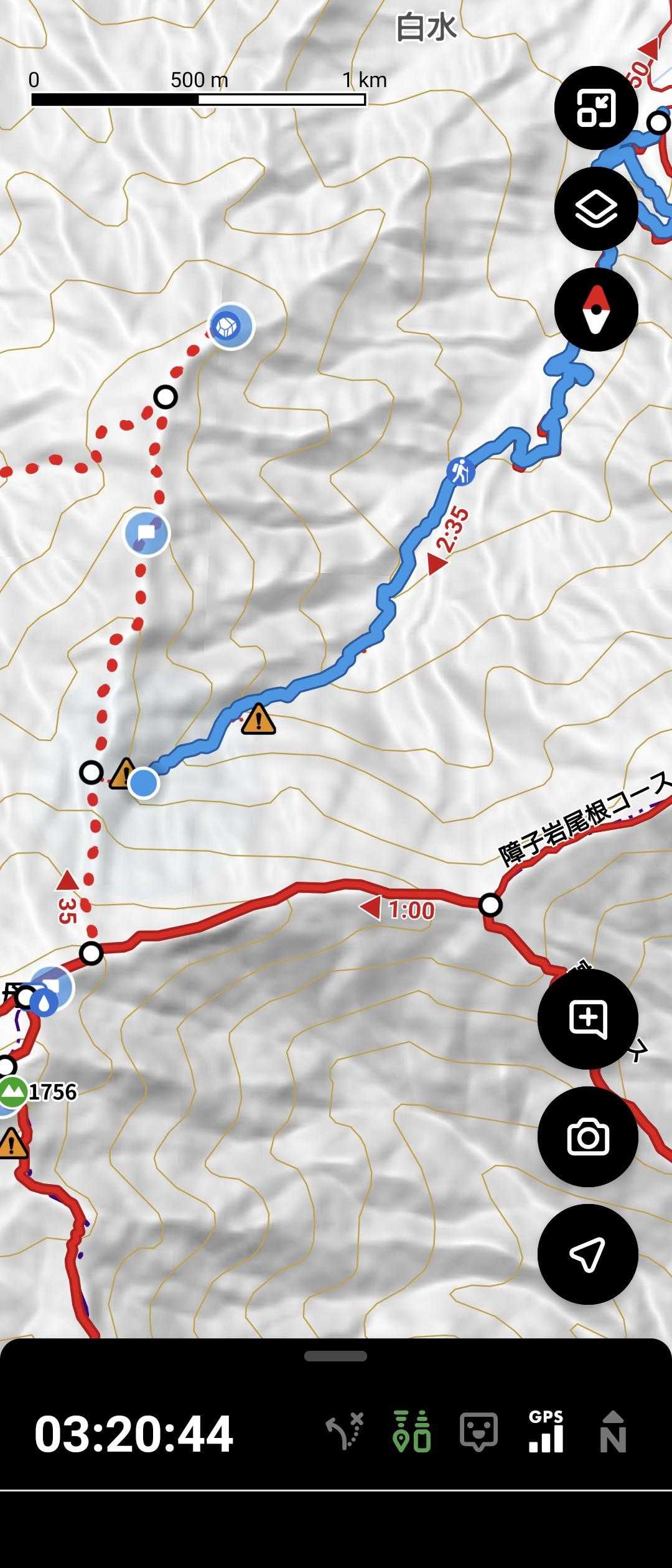Tap the 1756 mountain peak marker
The width and height of the screenshot is (672, 1568).
12,1091
